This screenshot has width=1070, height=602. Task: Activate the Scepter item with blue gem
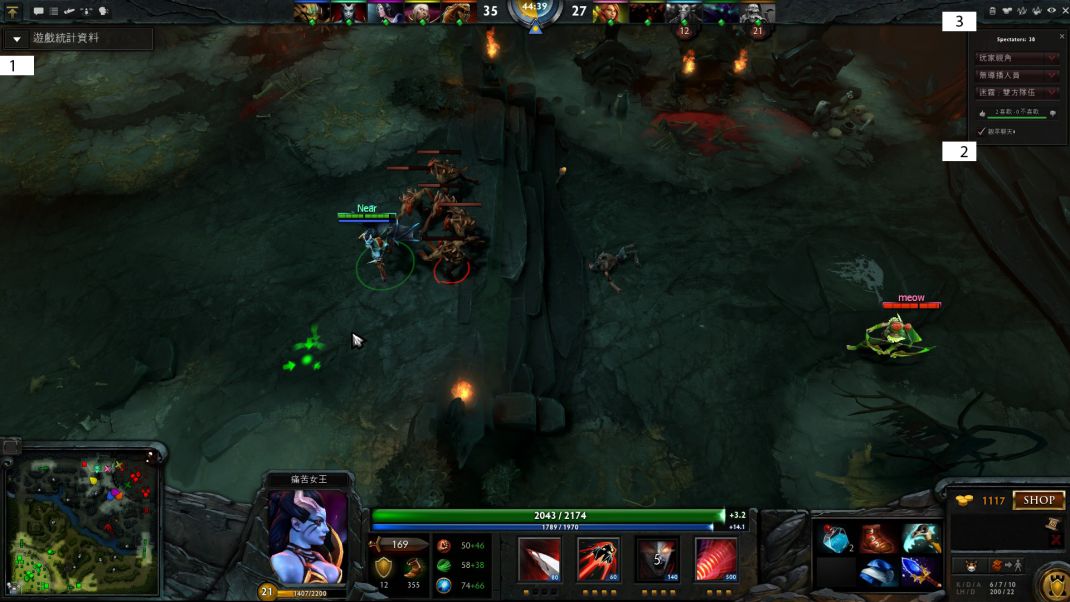point(920,573)
